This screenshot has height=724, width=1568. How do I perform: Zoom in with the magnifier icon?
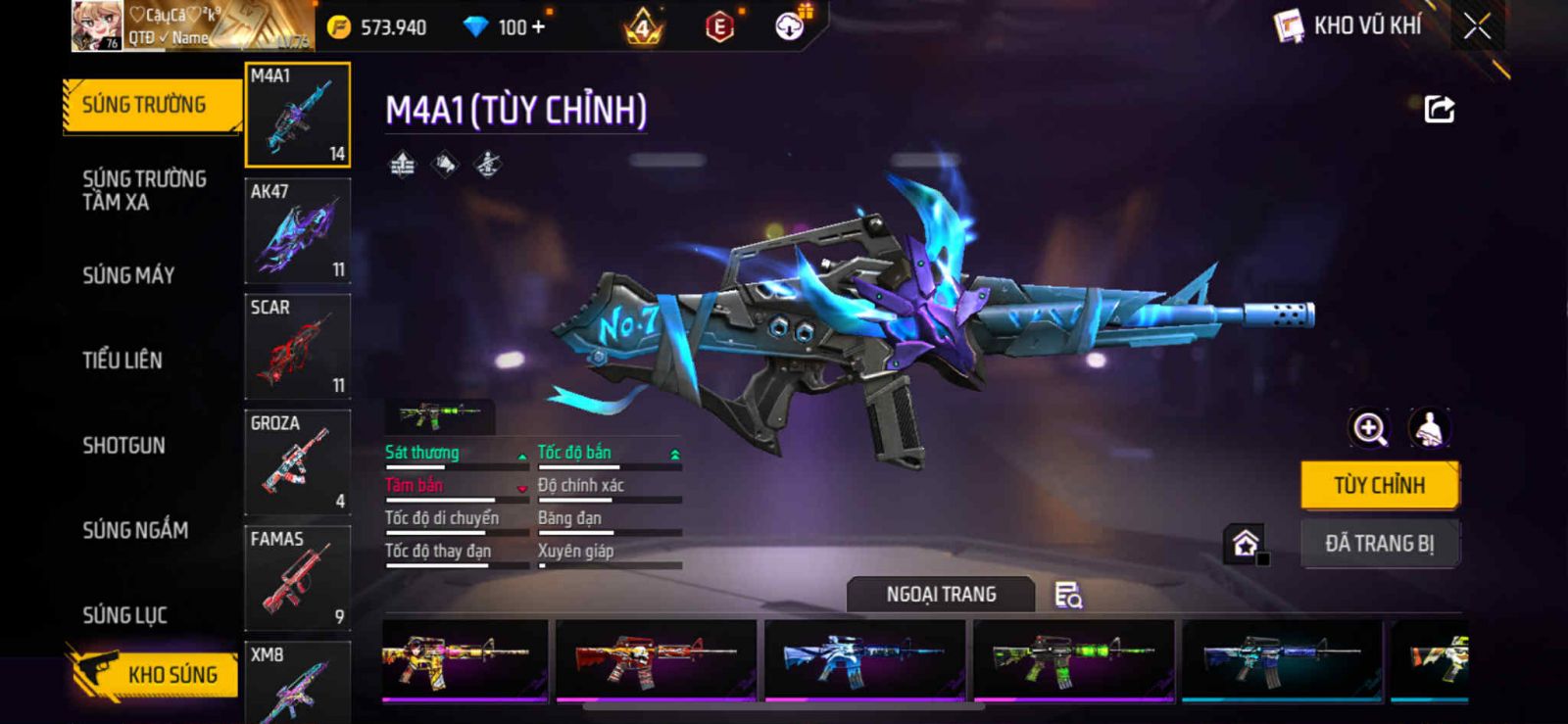click(x=1369, y=428)
